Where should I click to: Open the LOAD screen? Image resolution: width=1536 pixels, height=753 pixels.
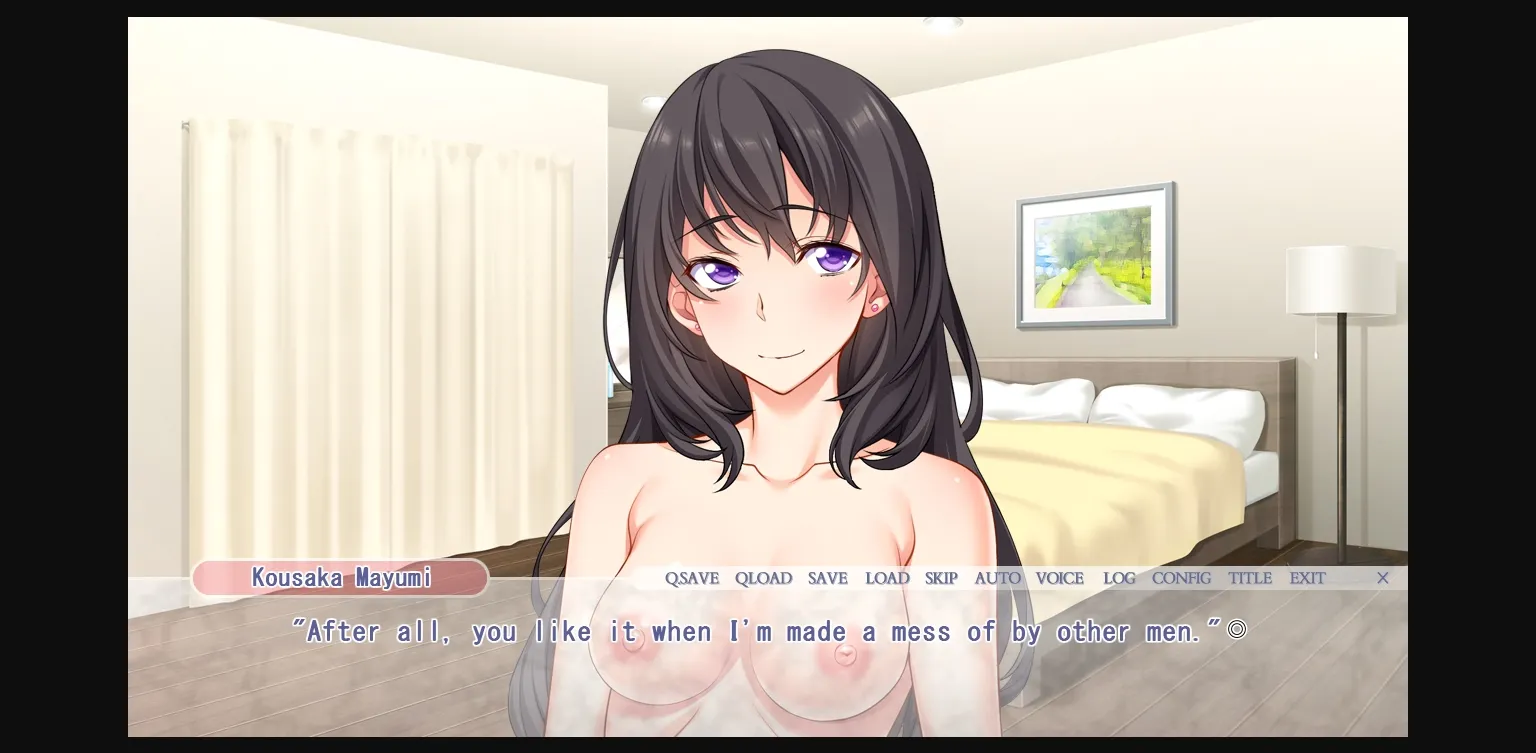point(887,578)
